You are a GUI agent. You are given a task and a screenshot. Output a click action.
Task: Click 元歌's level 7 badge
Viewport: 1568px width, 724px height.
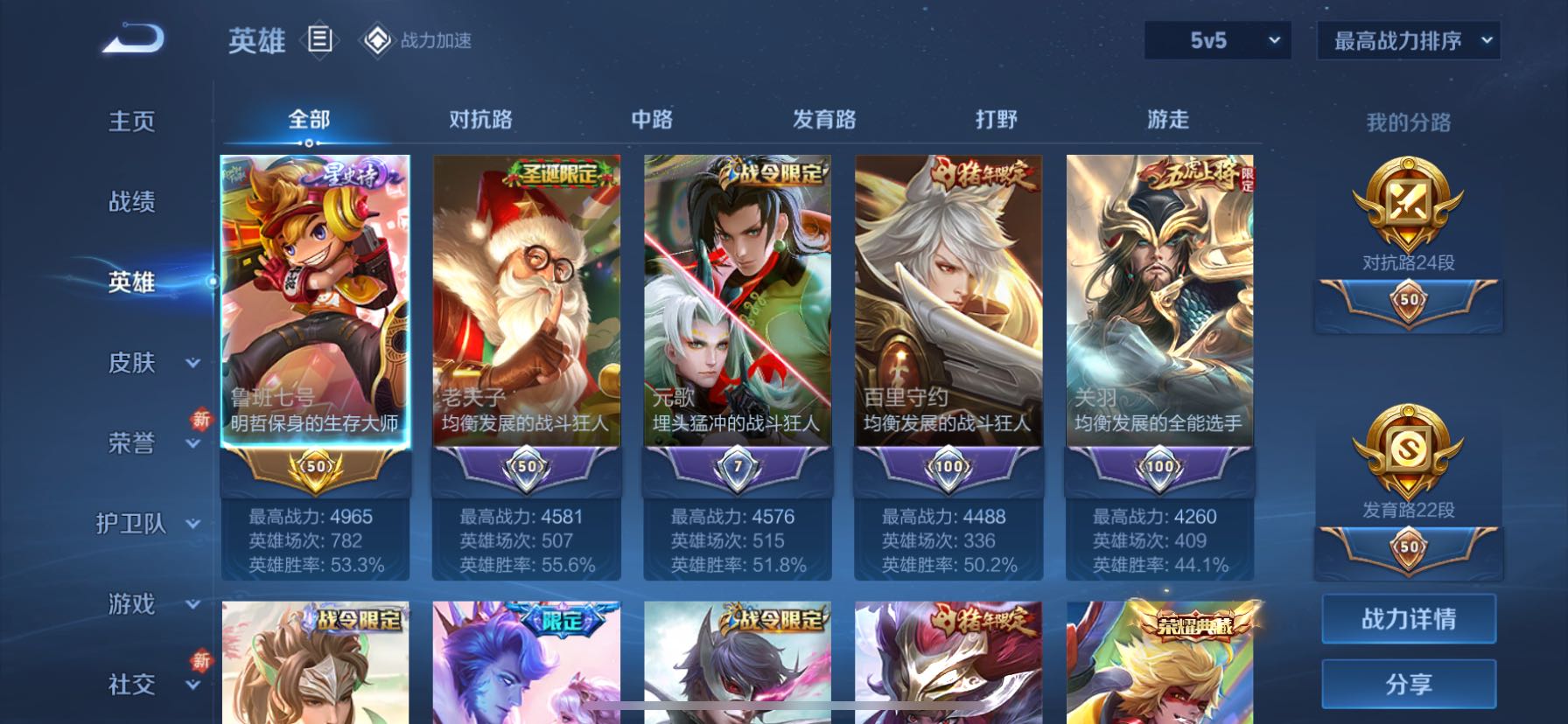tap(738, 468)
